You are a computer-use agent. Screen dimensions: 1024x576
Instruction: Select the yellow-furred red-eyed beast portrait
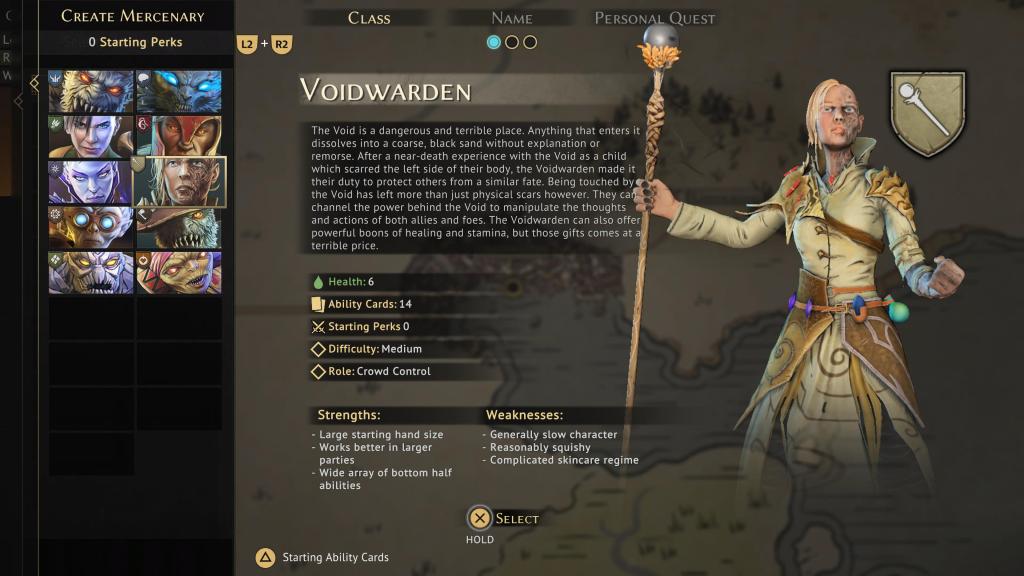tap(91, 91)
